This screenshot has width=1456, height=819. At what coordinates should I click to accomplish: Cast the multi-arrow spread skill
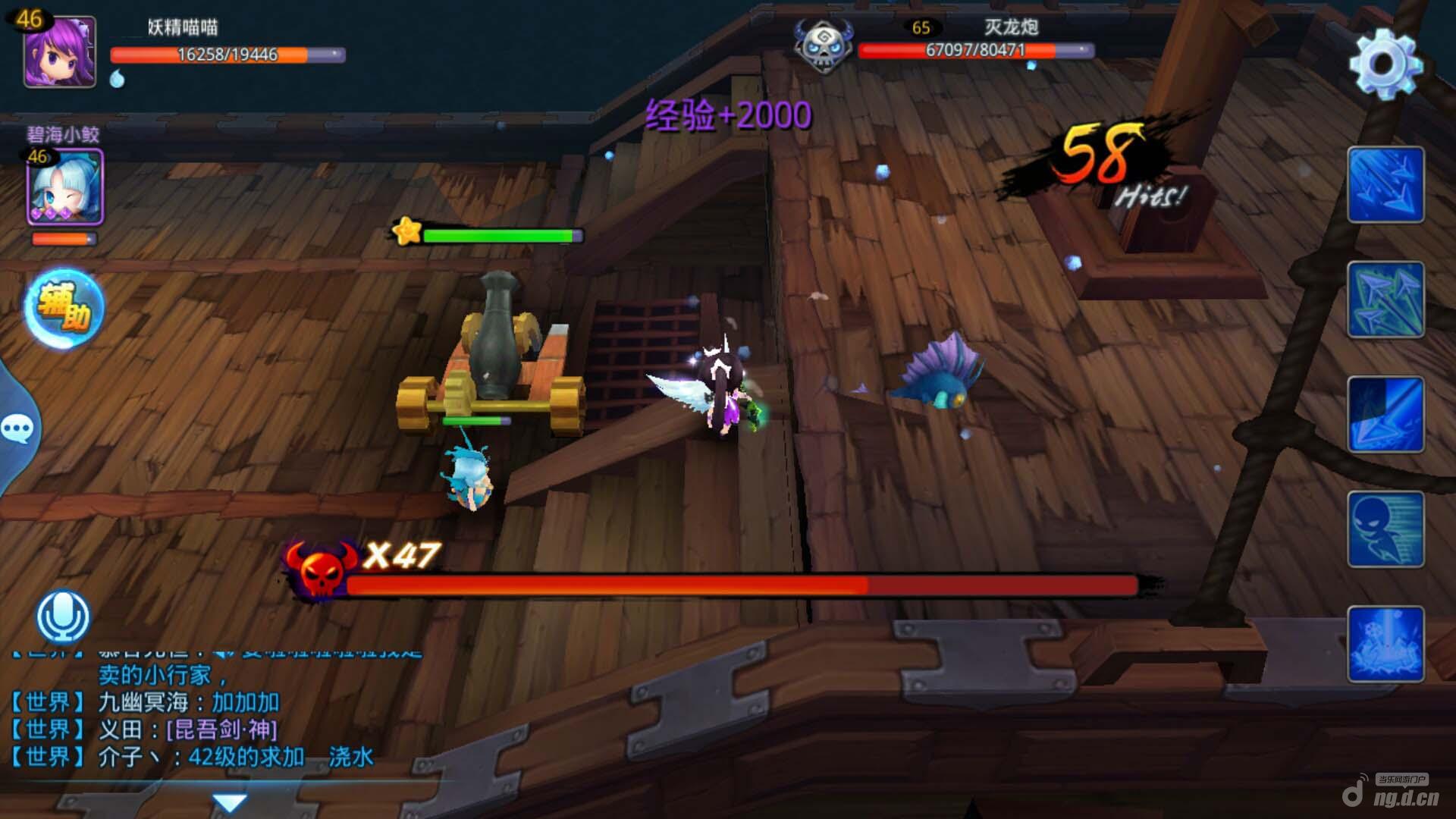click(1385, 300)
